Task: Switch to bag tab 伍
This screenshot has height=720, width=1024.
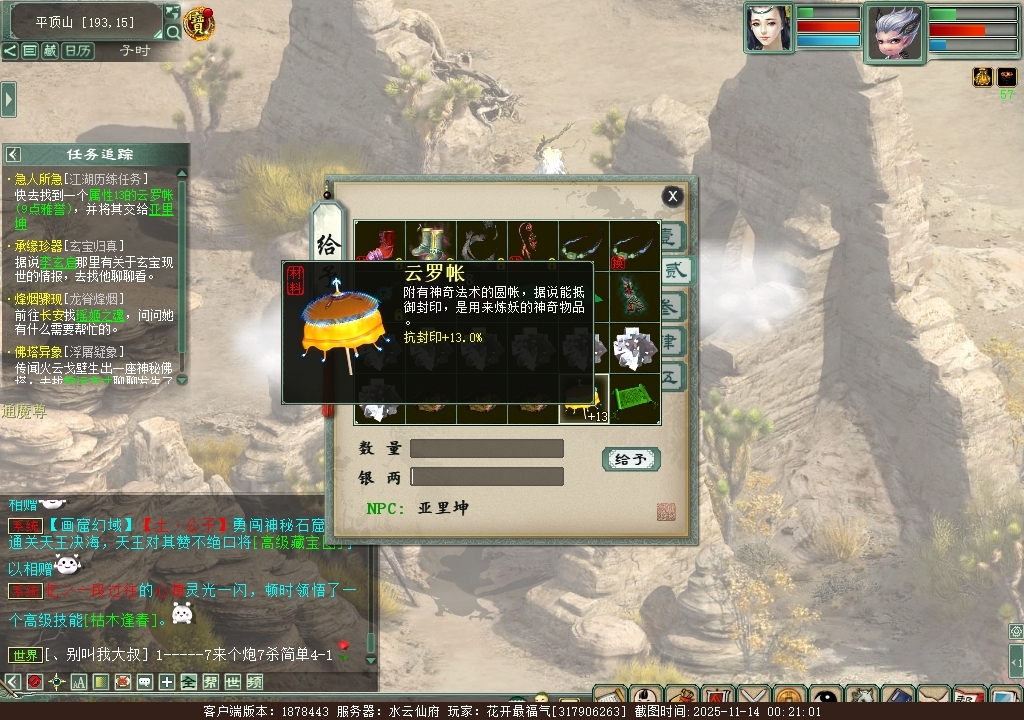Action: [672, 376]
